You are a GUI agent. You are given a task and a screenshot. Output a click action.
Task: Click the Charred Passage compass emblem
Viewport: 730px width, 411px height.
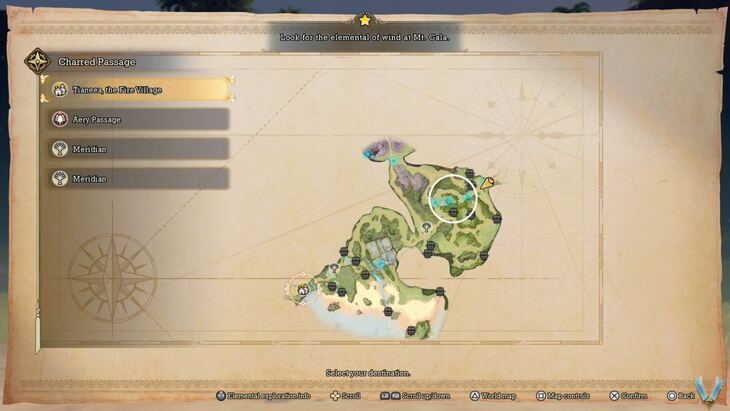pyautogui.click(x=38, y=62)
